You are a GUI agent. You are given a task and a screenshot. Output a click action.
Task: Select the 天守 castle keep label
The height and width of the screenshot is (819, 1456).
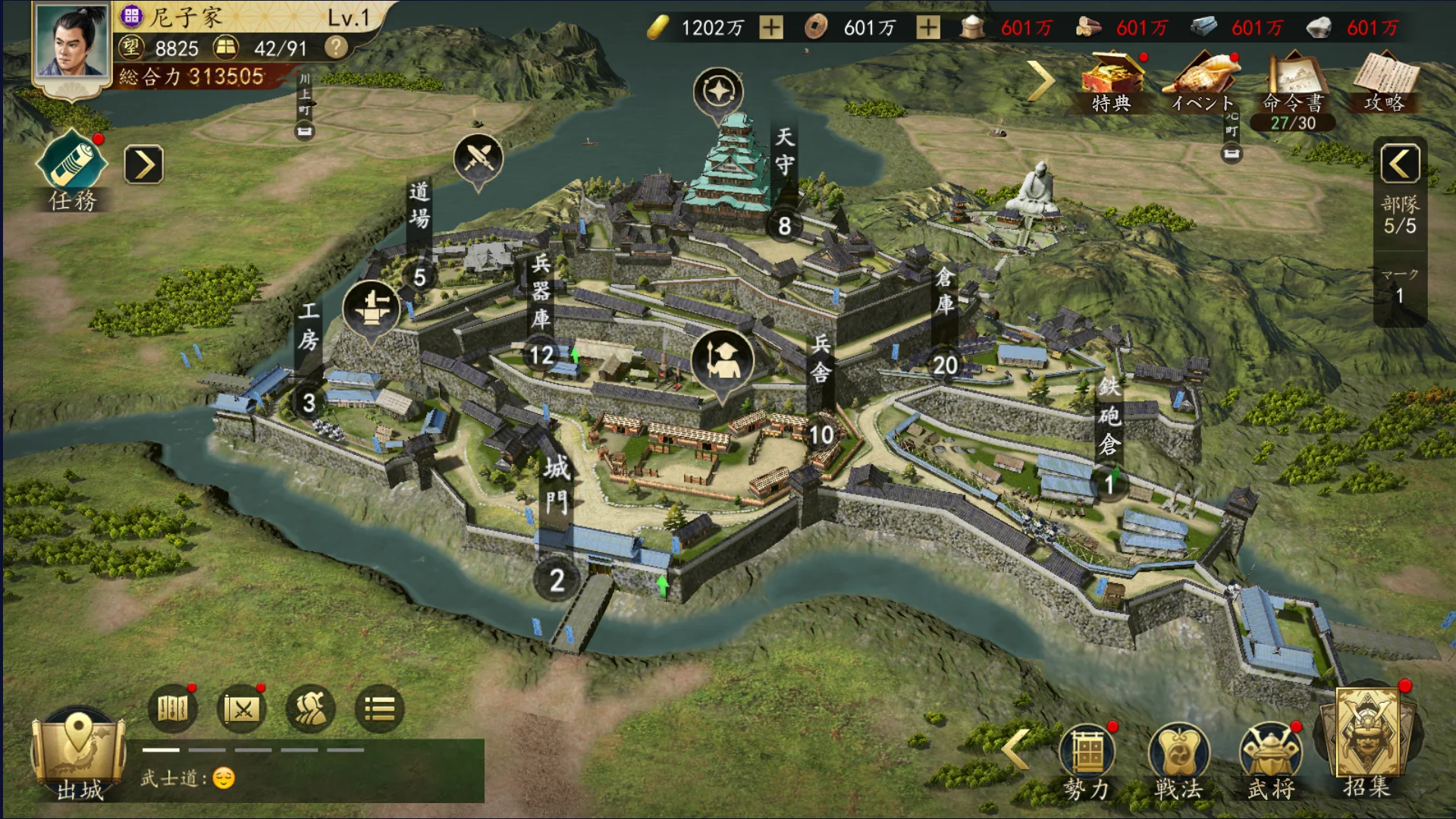[x=785, y=152]
